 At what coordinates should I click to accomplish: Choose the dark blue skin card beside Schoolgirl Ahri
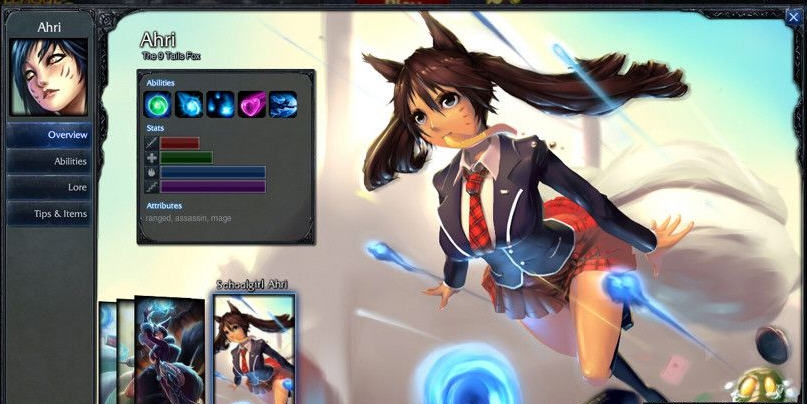click(170, 352)
